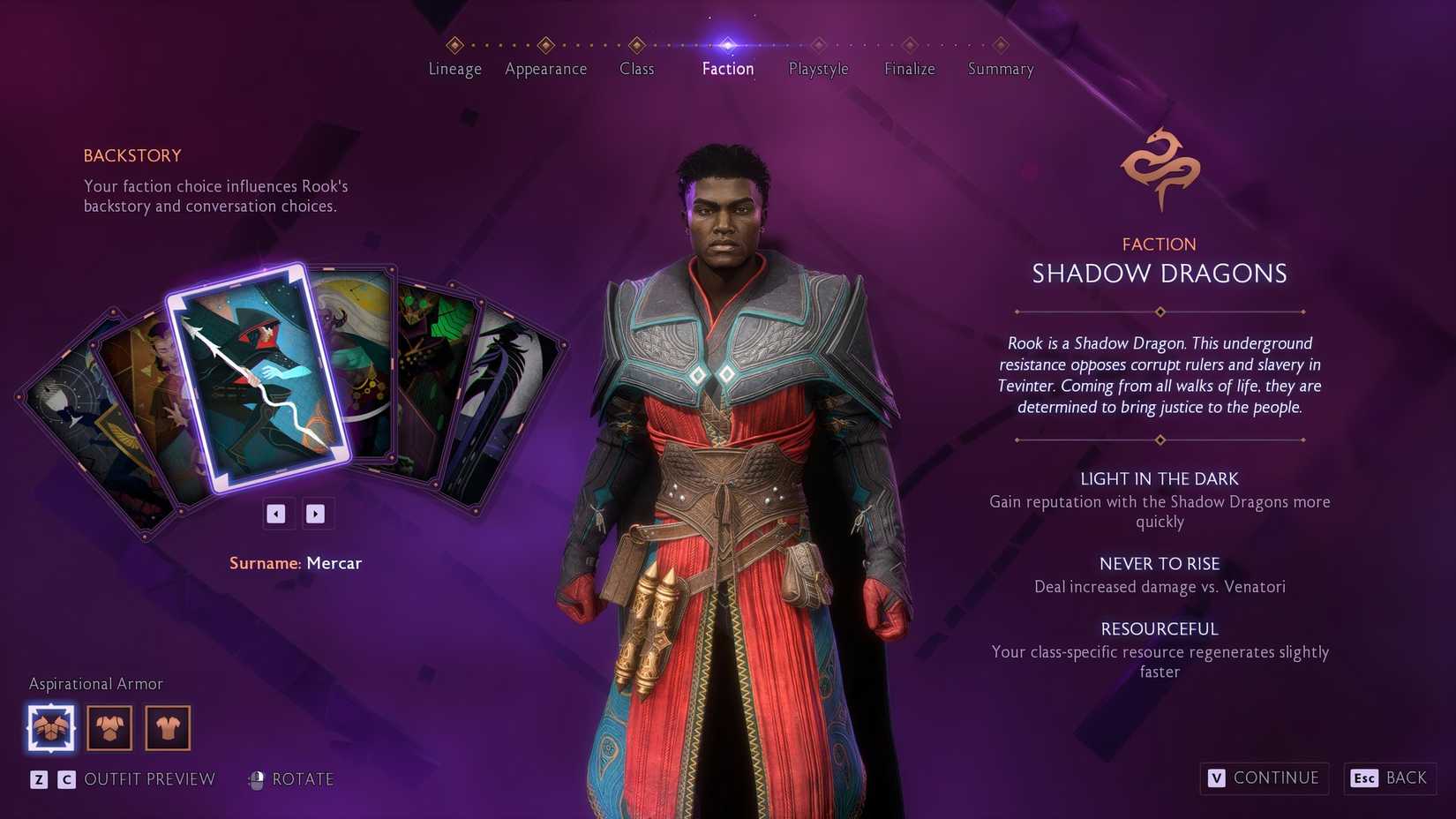Click the mouse Rotate icon
Screen dimensions: 1456x819
click(x=257, y=779)
